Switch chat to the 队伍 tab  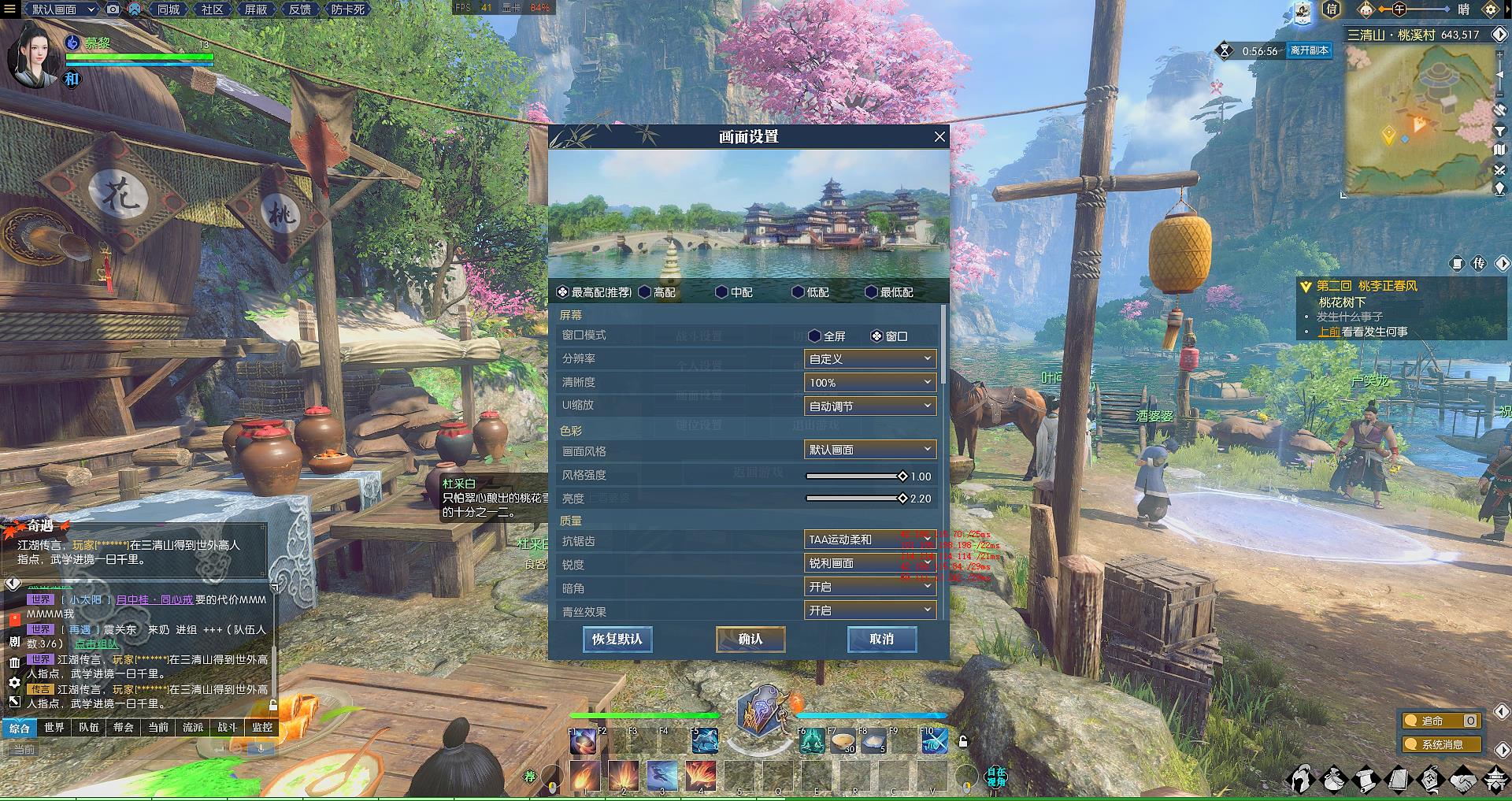click(89, 728)
